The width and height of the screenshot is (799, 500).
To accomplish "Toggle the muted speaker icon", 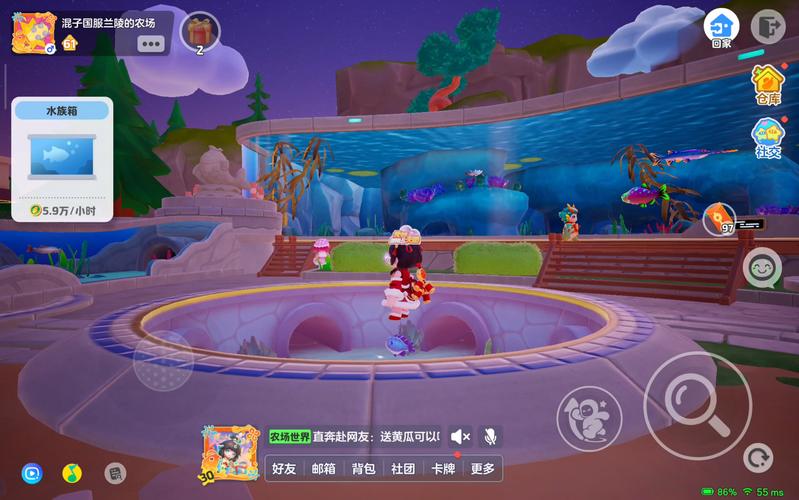I will 460,437.
